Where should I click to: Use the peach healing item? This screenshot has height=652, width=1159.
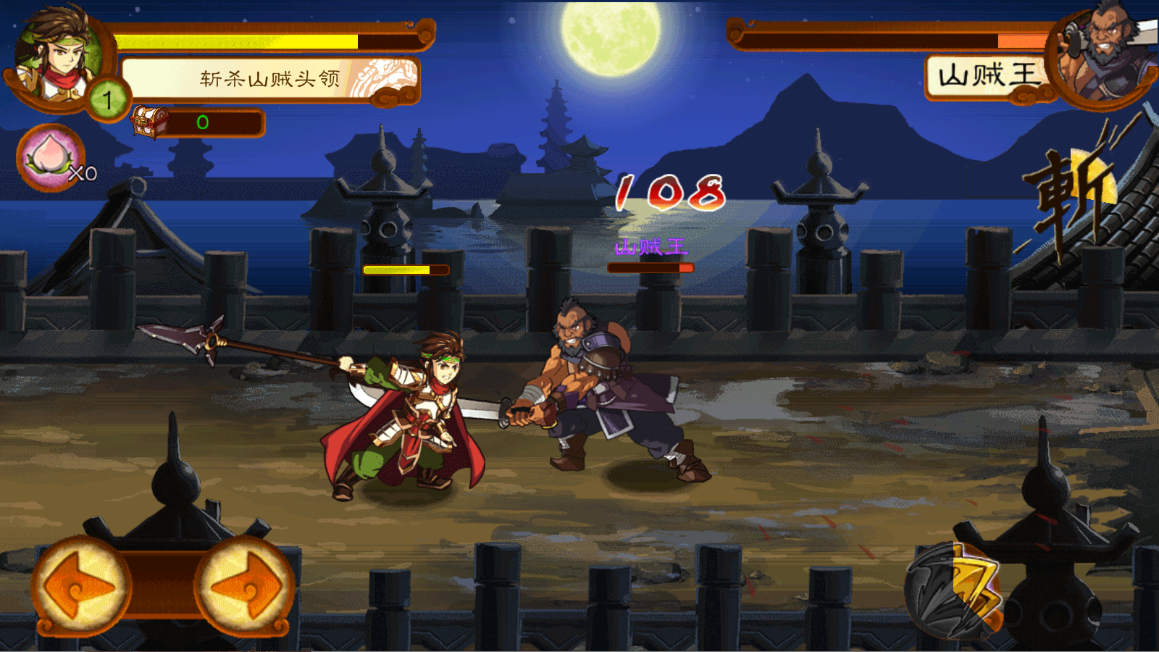tap(50, 158)
